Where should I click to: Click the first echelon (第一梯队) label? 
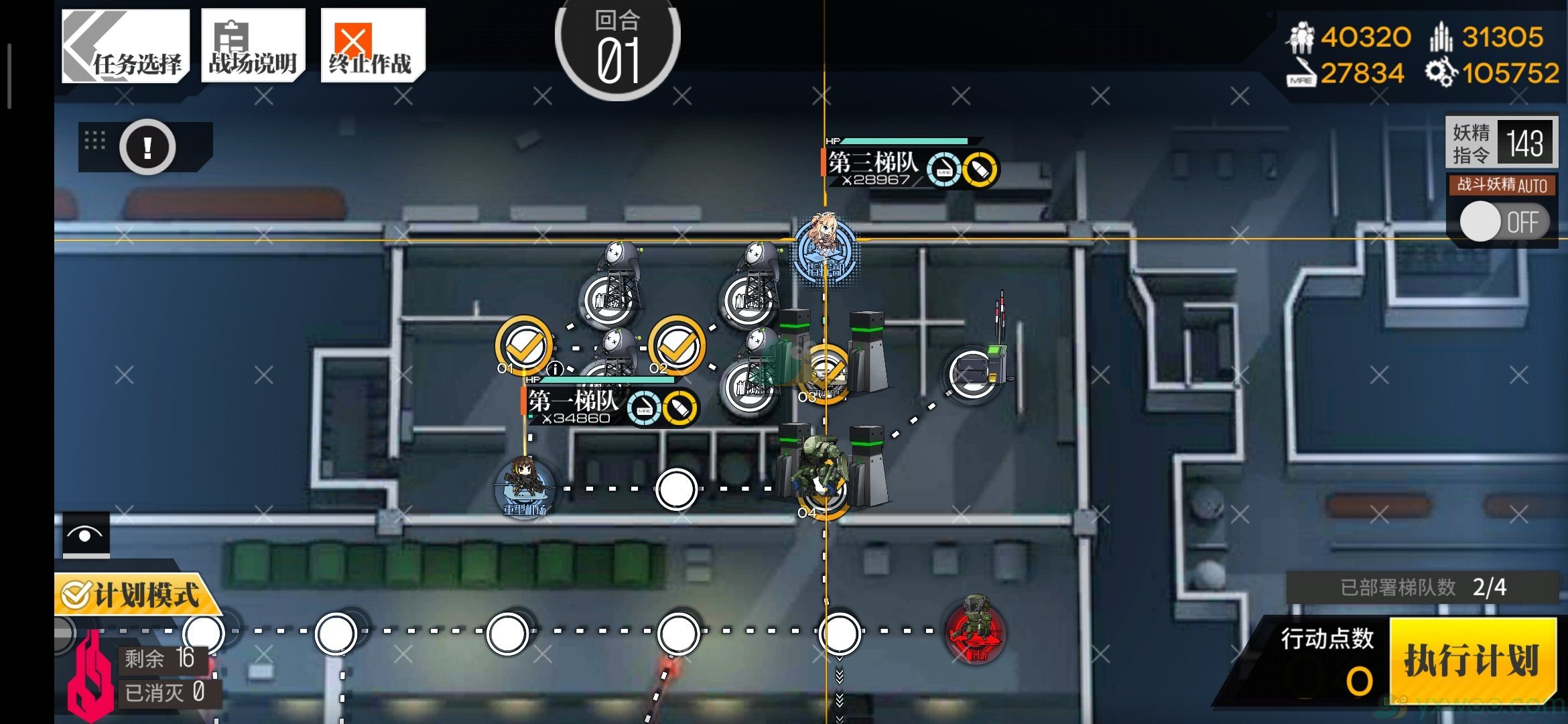pos(574,402)
